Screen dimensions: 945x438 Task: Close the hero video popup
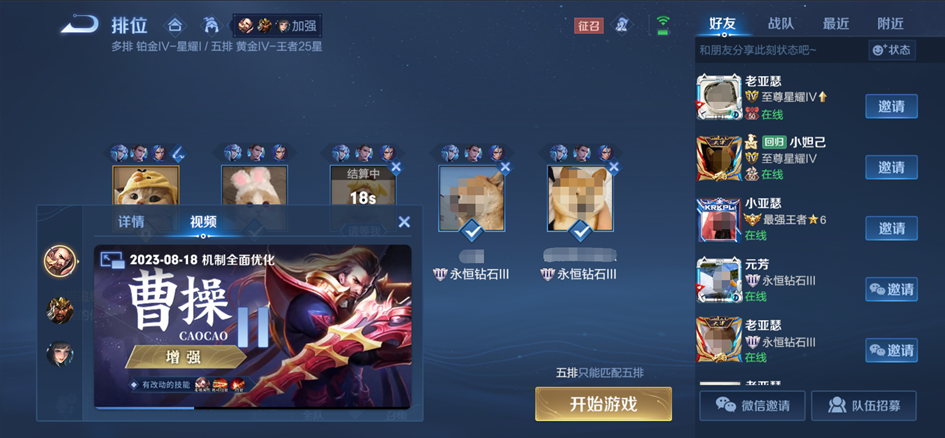[x=404, y=222]
